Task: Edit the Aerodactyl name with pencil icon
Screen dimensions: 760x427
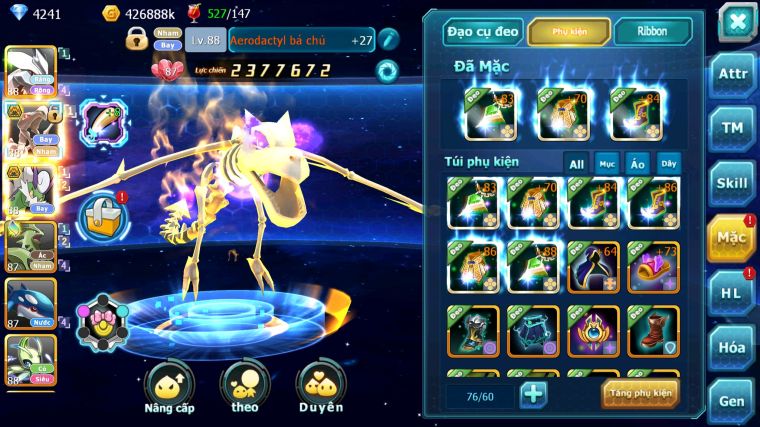Action: (x=388, y=39)
